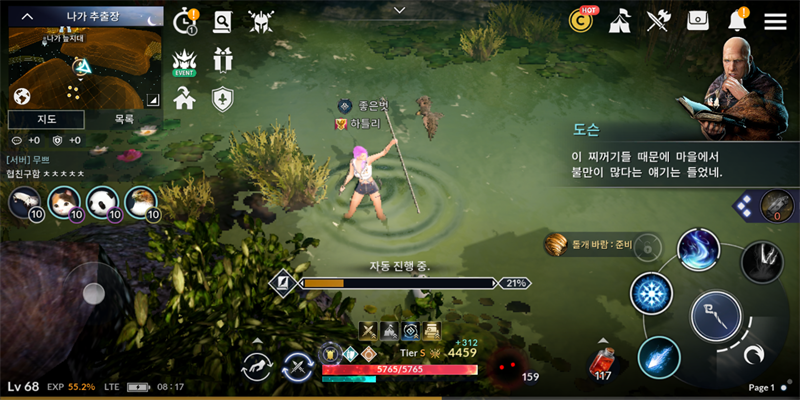Use the staff basic attack button
The width and height of the screenshot is (800, 400).
pos(716,318)
